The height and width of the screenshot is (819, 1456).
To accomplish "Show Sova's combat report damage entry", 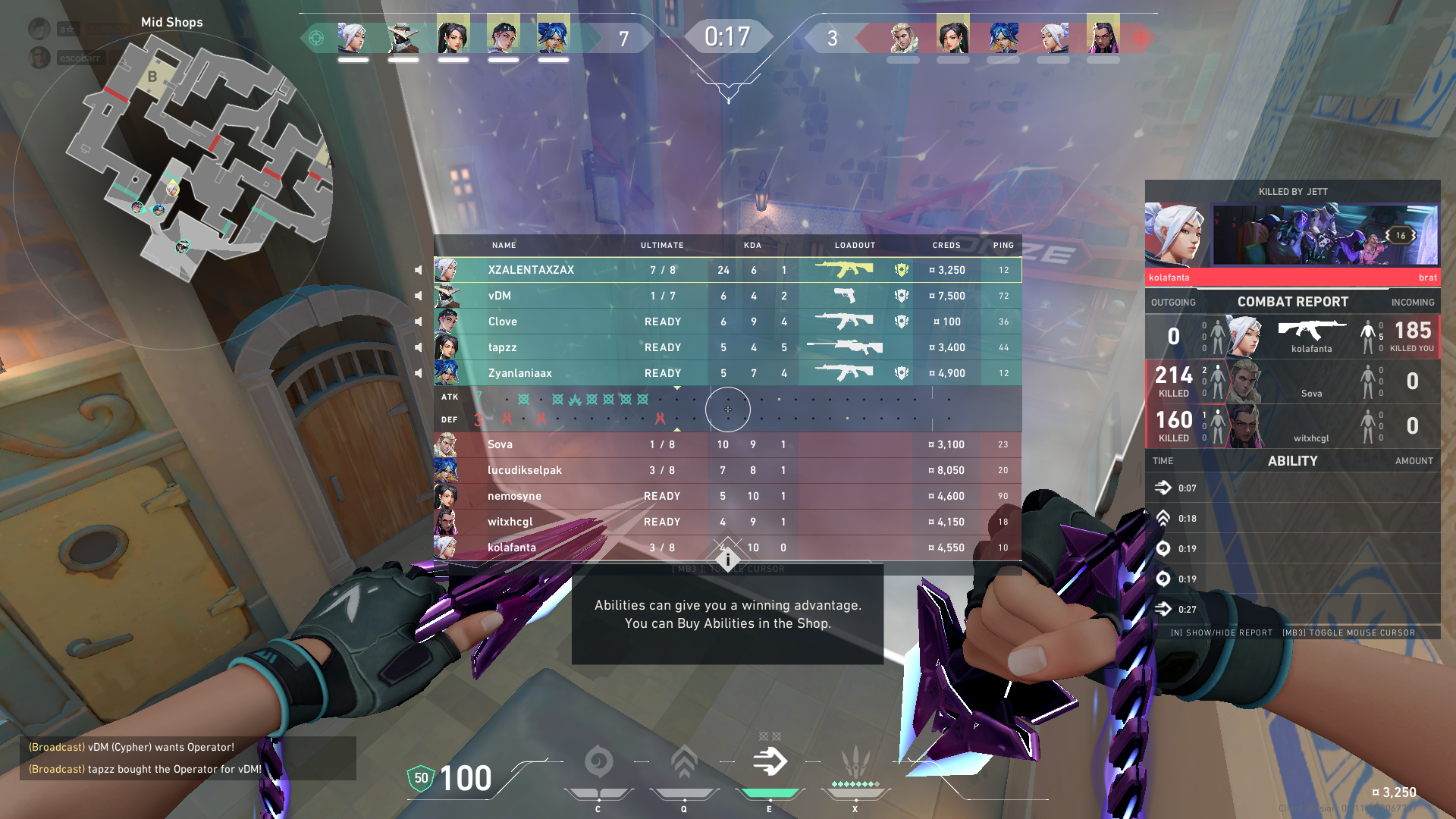I will click(x=1292, y=381).
